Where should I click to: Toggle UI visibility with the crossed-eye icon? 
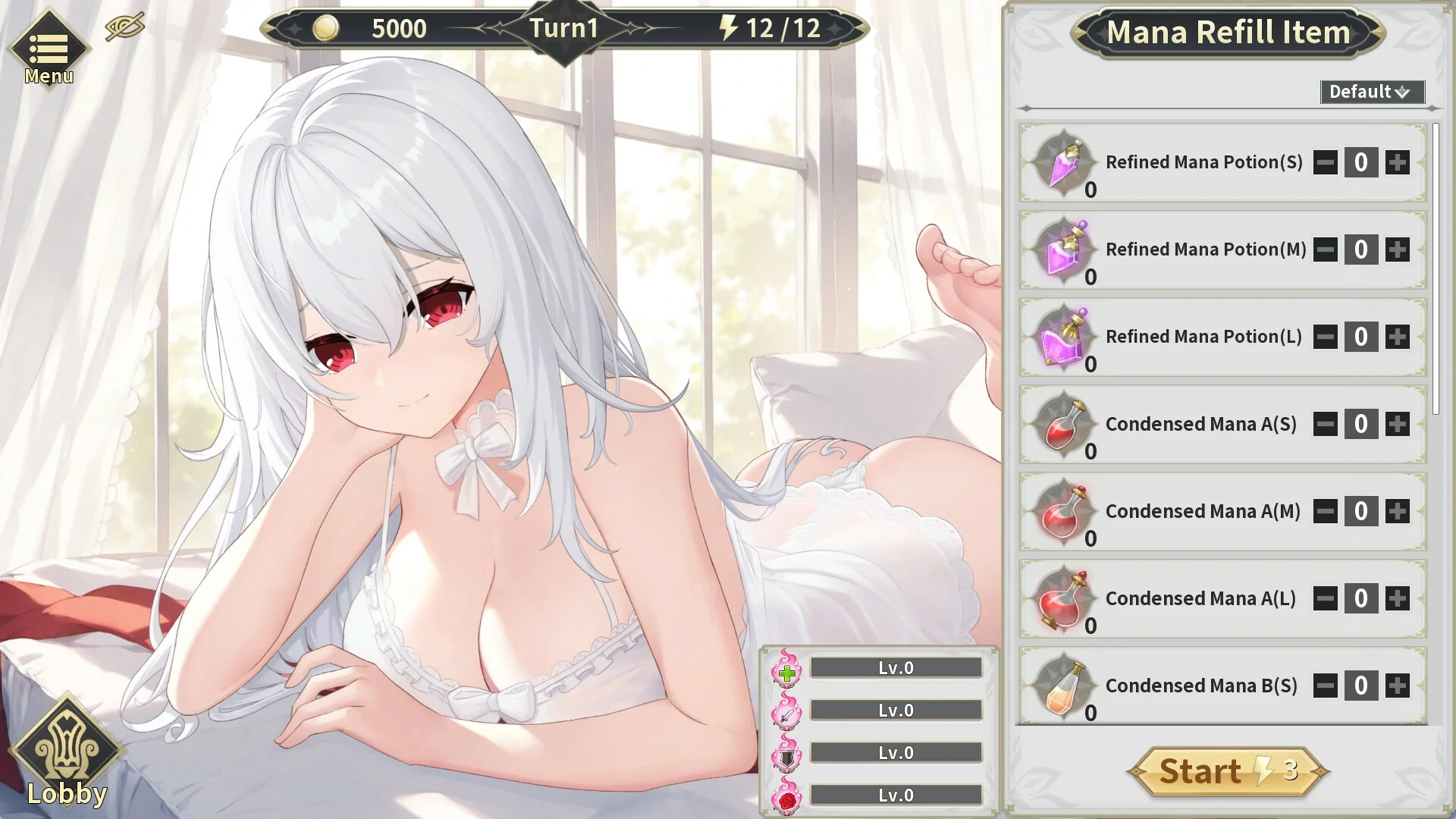(x=124, y=25)
